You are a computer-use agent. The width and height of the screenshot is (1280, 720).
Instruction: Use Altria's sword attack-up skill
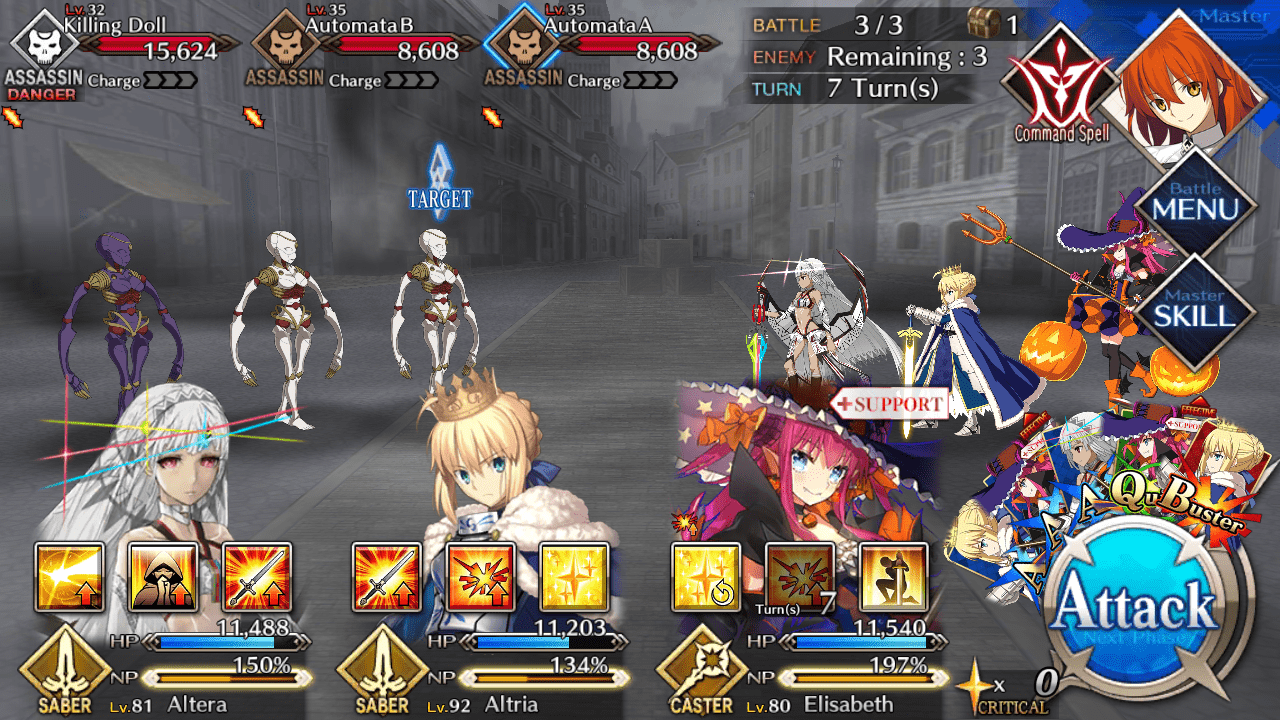387,577
